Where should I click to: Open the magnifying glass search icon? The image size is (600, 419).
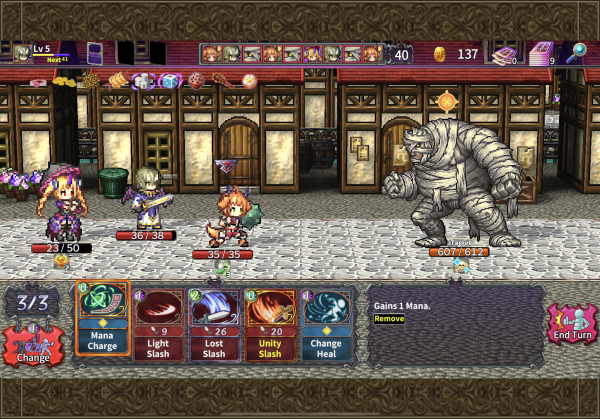576,53
